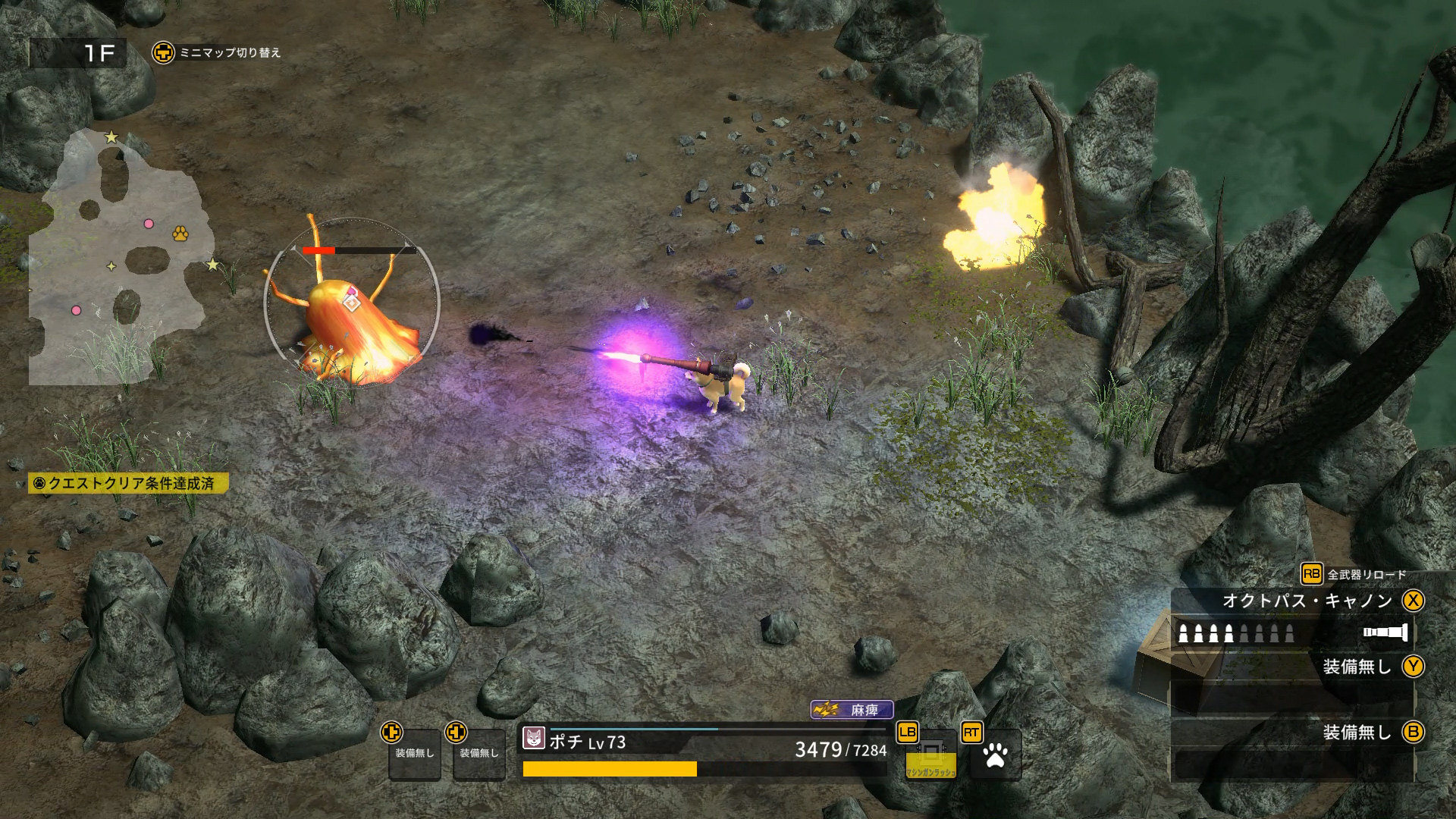The image size is (1456, 819).
Task: Click the cave minimap
Action: pos(118,258)
